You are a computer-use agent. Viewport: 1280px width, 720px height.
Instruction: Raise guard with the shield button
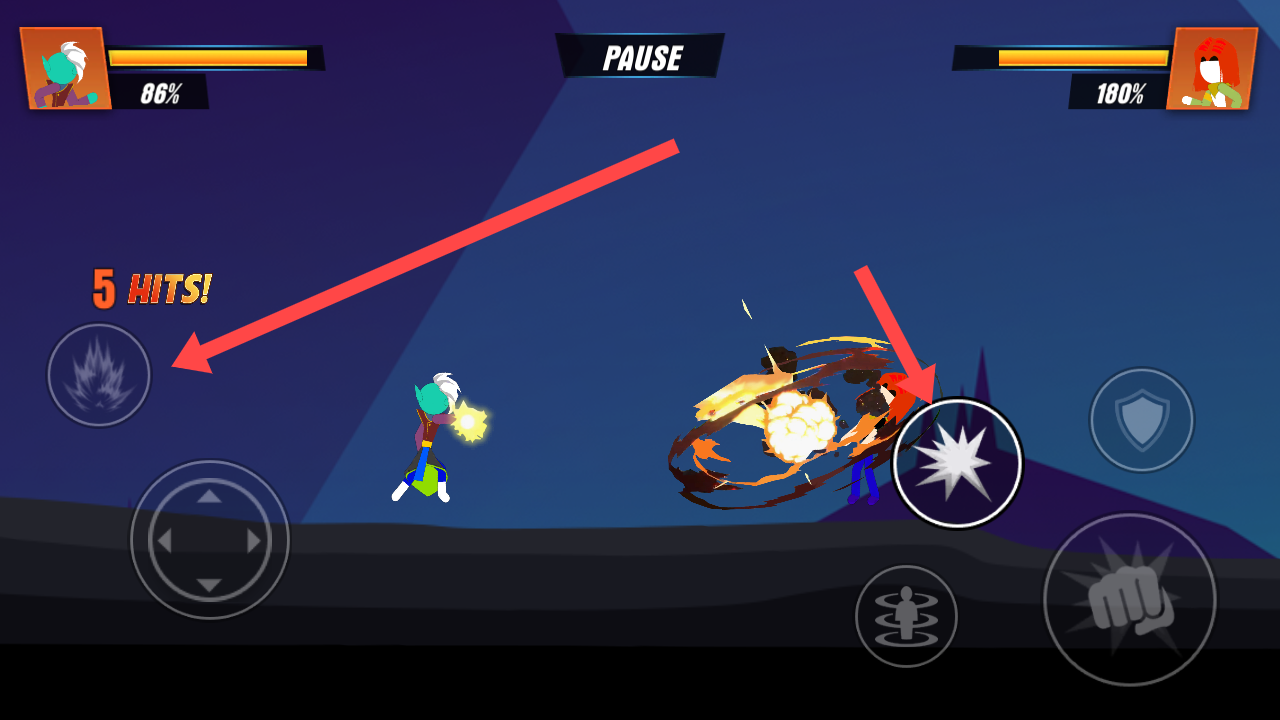pyautogui.click(x=1141, y=420)
